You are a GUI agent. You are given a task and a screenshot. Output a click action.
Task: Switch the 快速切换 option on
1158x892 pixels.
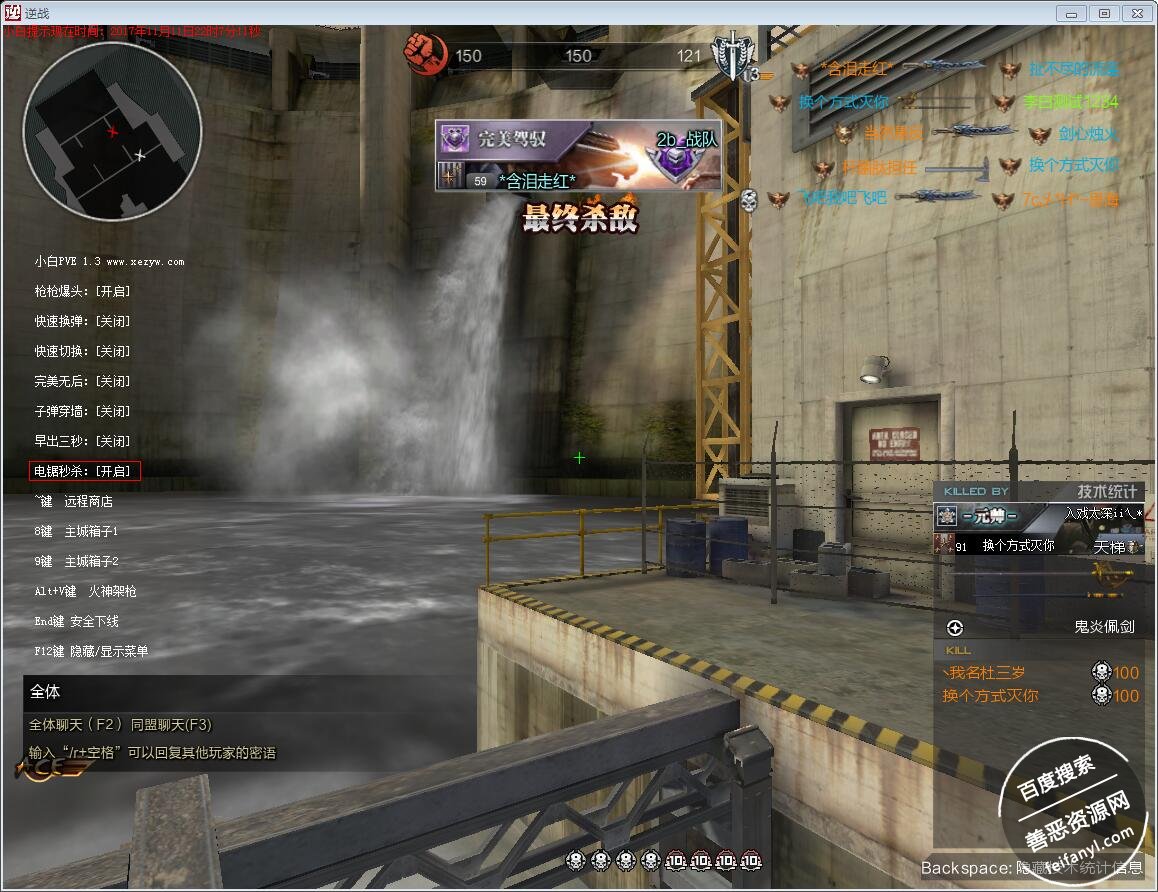coord(82,351)
